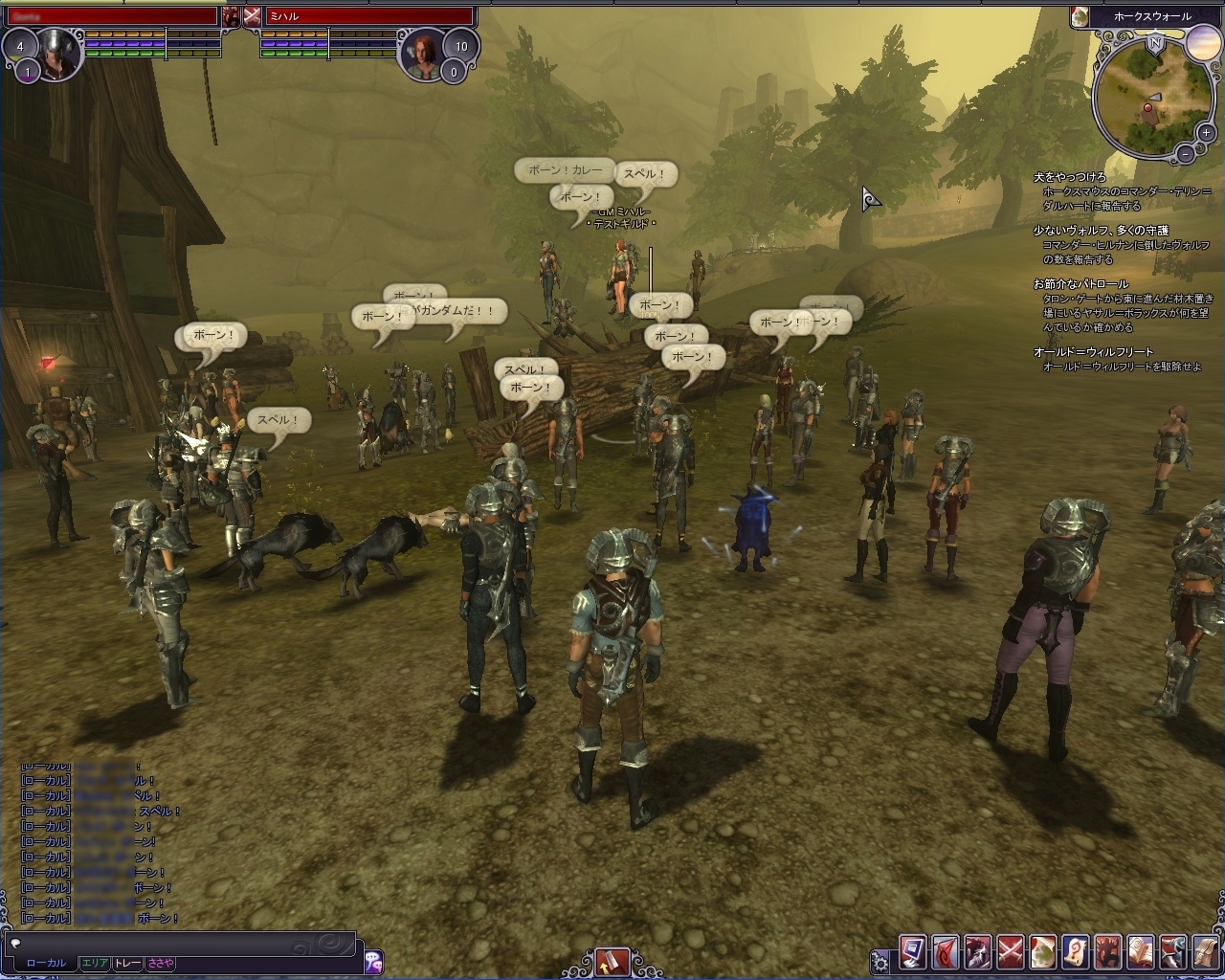Open the backpack inventory icon
1225x980 pixels.
pos(1206,953)
